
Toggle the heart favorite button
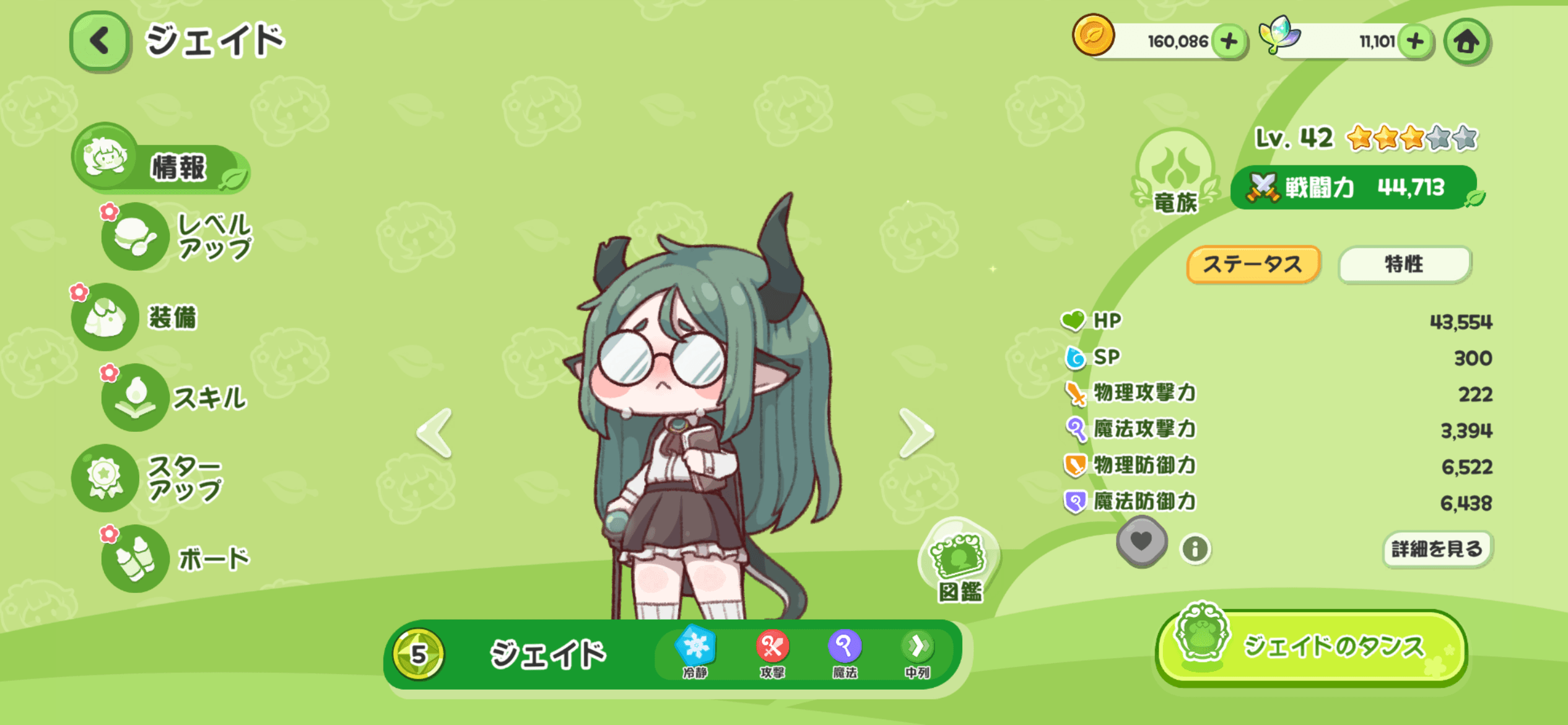(x=1141, y=542)
